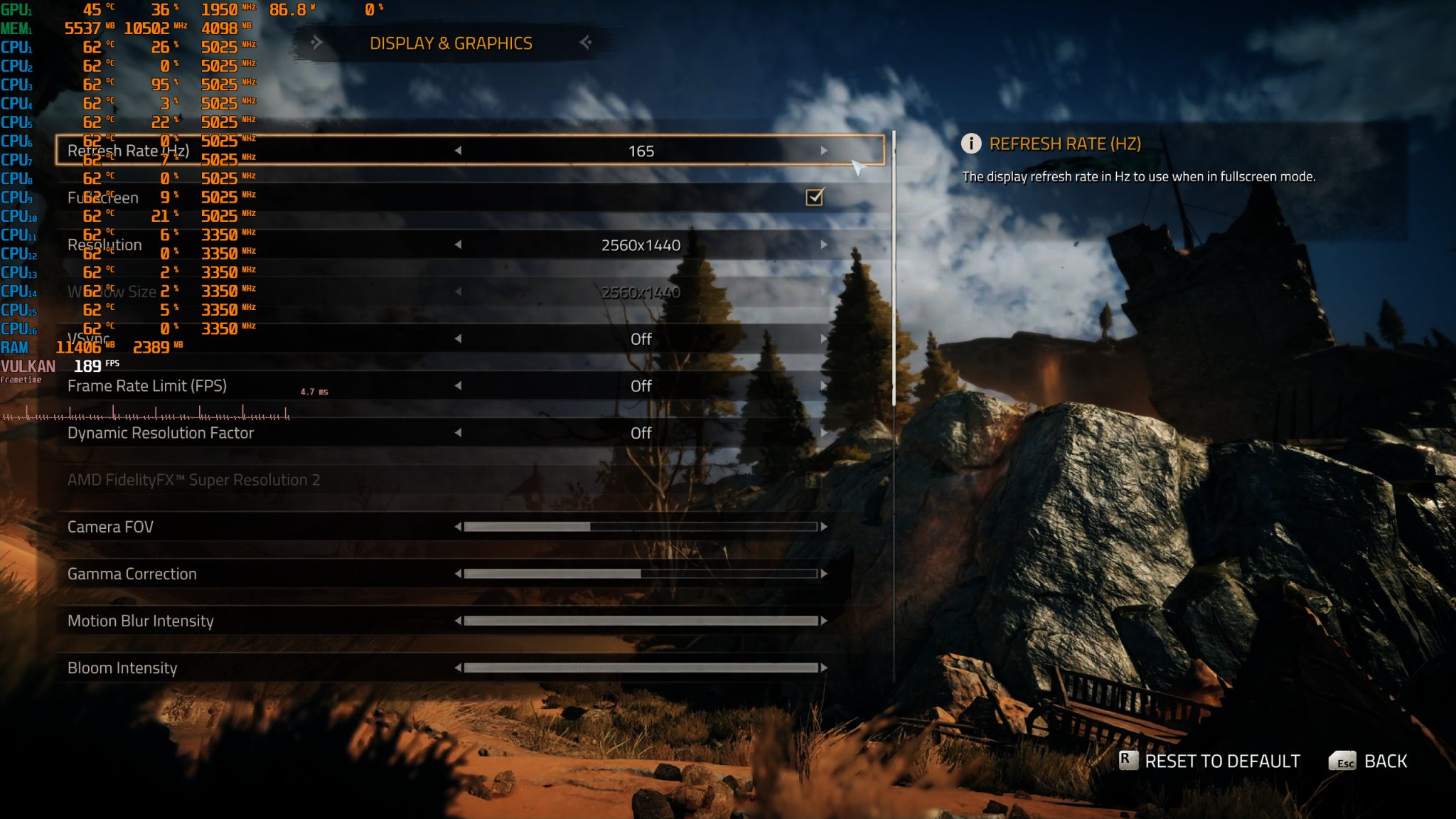Adjust the Gamma Correction slider

tap(638, 574)
